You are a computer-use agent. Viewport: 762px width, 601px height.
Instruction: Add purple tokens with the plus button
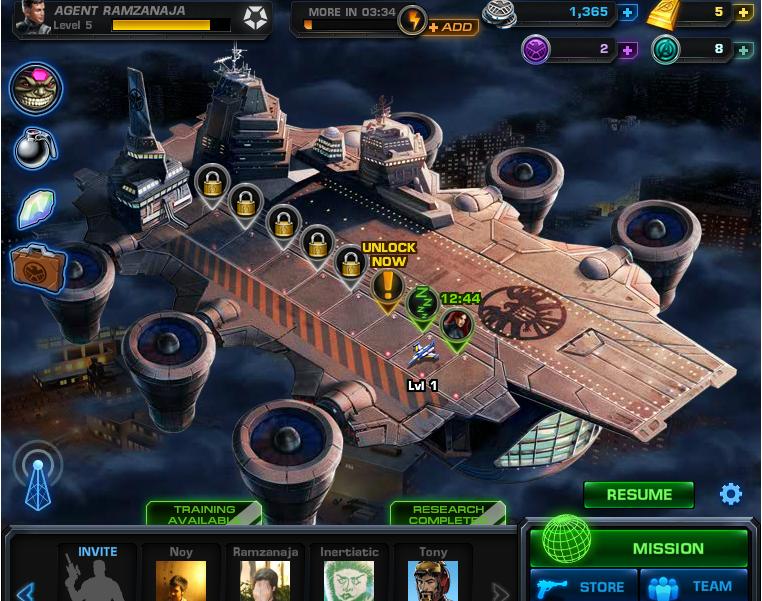tap(628, 49)
